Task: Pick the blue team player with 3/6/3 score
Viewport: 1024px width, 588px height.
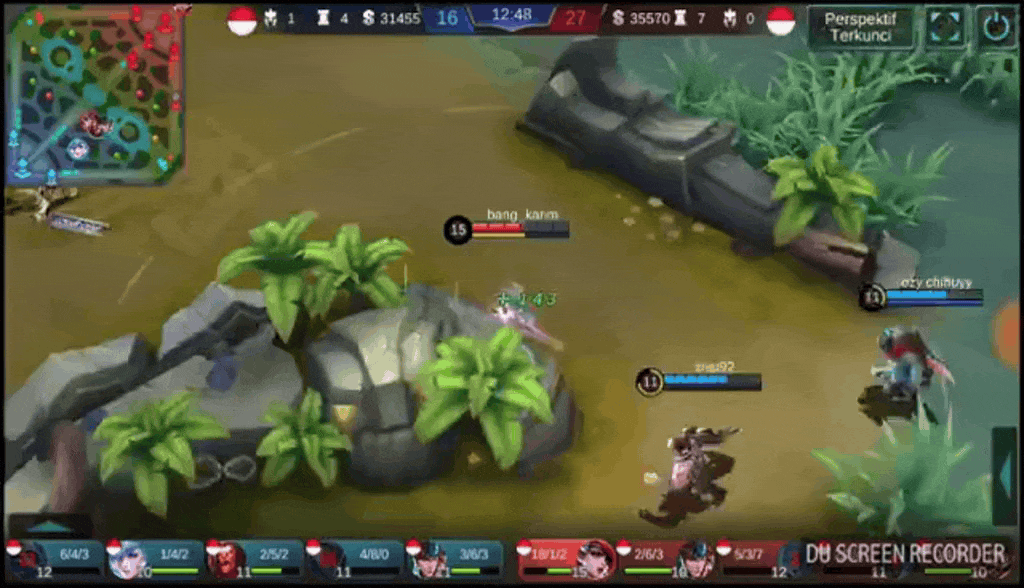Action: tap(453, 559)
